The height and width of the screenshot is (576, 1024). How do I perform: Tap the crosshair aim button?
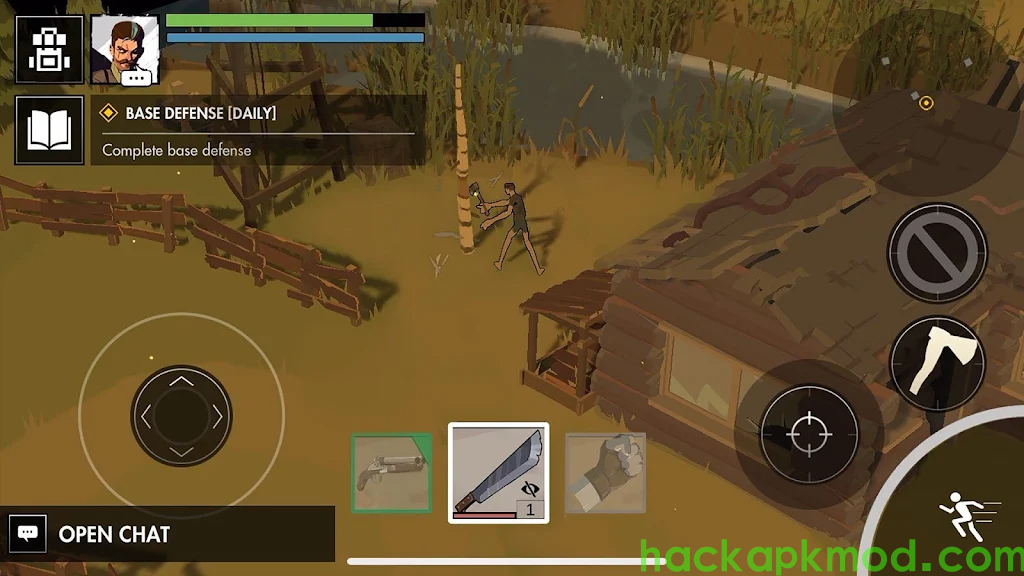808,433
